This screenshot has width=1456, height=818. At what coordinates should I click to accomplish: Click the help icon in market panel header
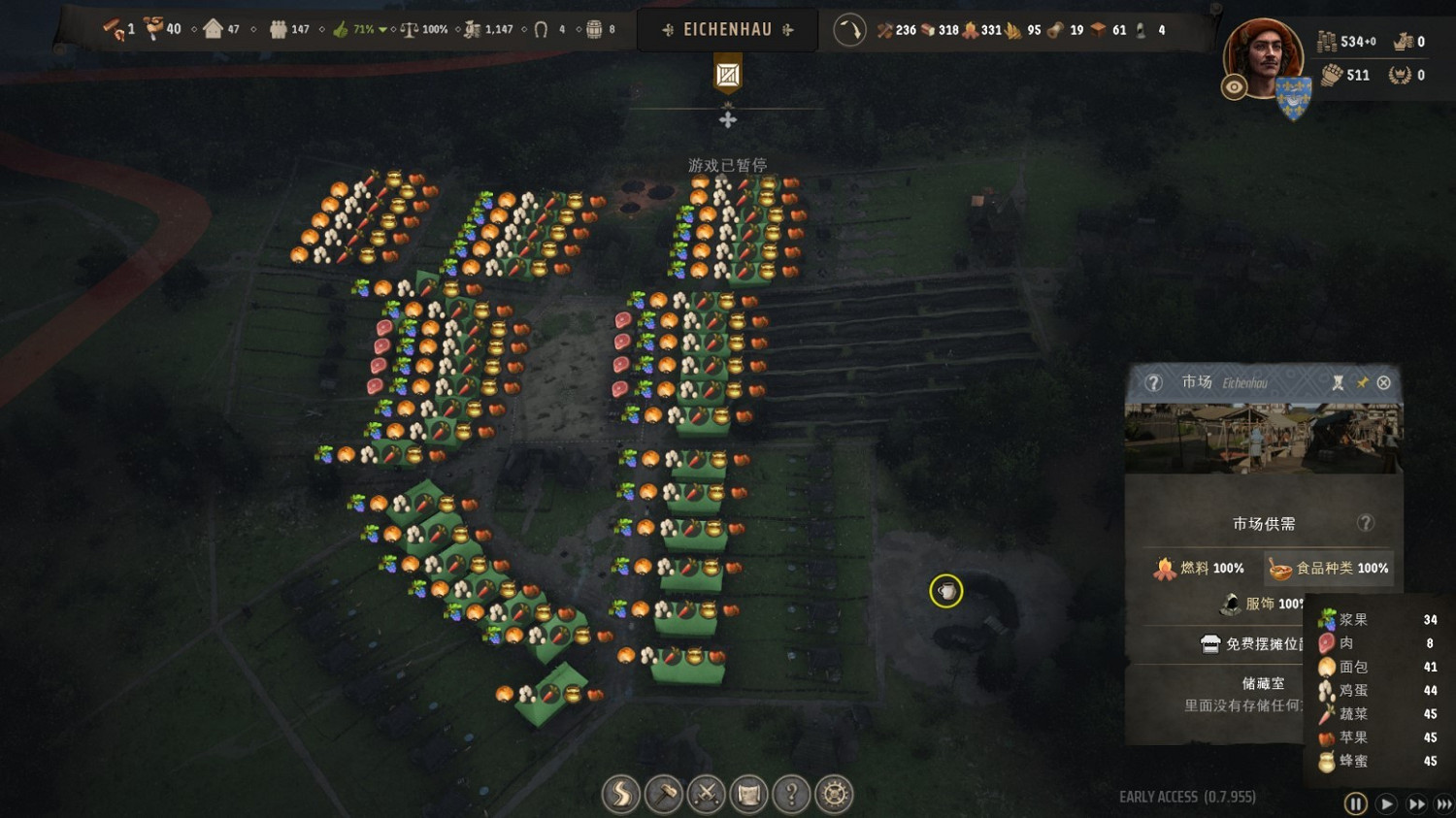[x=1153, y=383]
